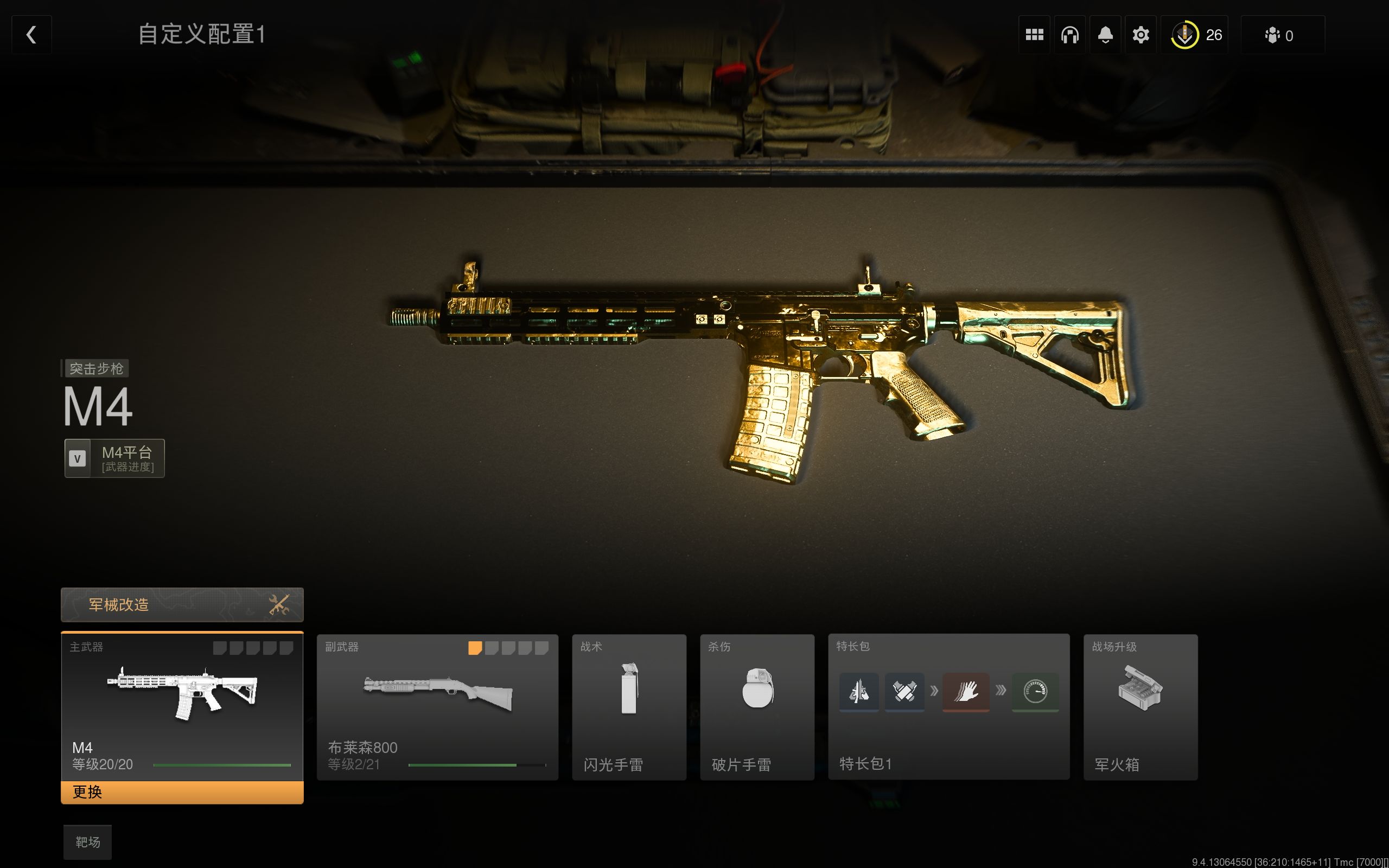The height and width of the screenshot is (868, 1389).
Task: Open the 特长包1 perk package
Action: click(x=949, y=707)
